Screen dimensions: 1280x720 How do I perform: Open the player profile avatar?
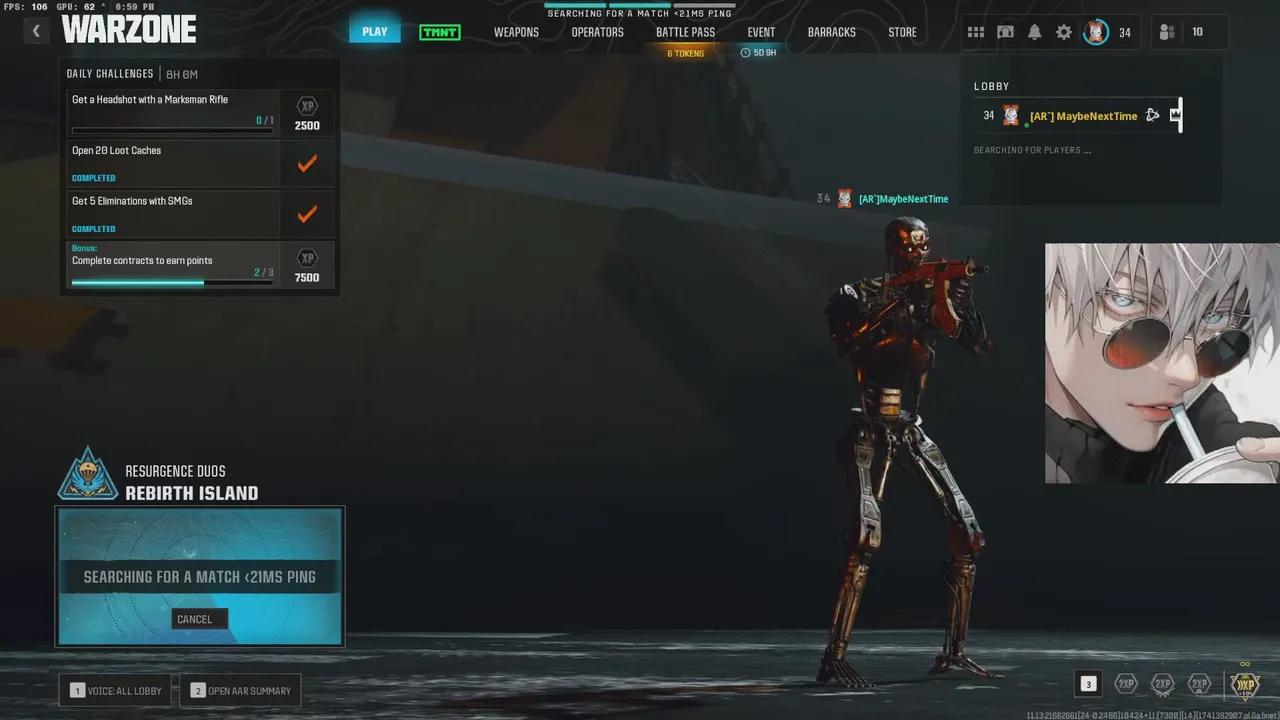pyautogui.click(x=1097, y=32)
